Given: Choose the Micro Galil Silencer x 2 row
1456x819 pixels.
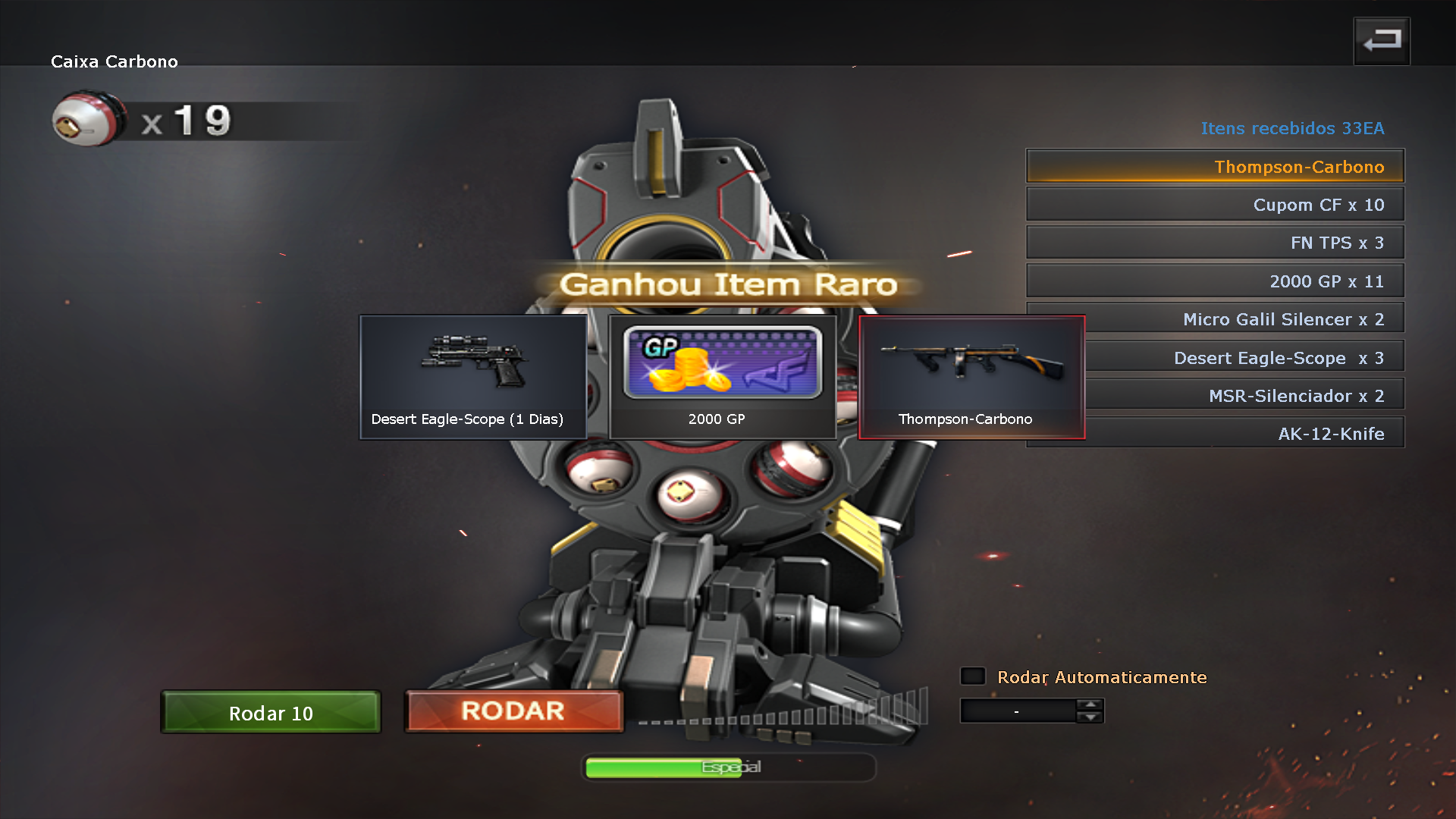Looking at the screenshot, I should (1244, 319).
